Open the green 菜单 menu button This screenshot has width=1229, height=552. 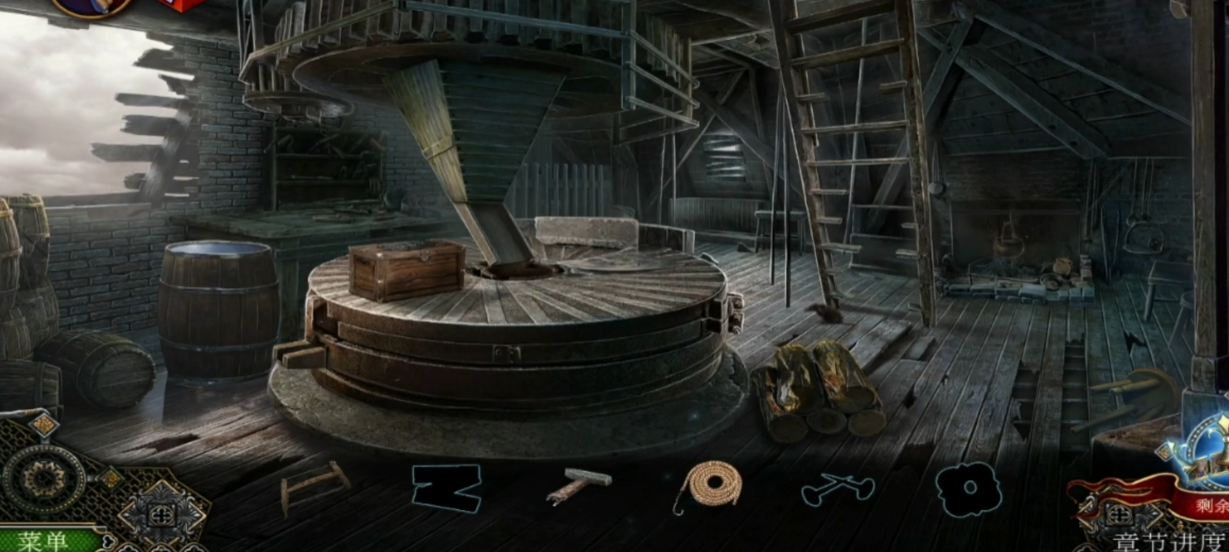point(45,541)
